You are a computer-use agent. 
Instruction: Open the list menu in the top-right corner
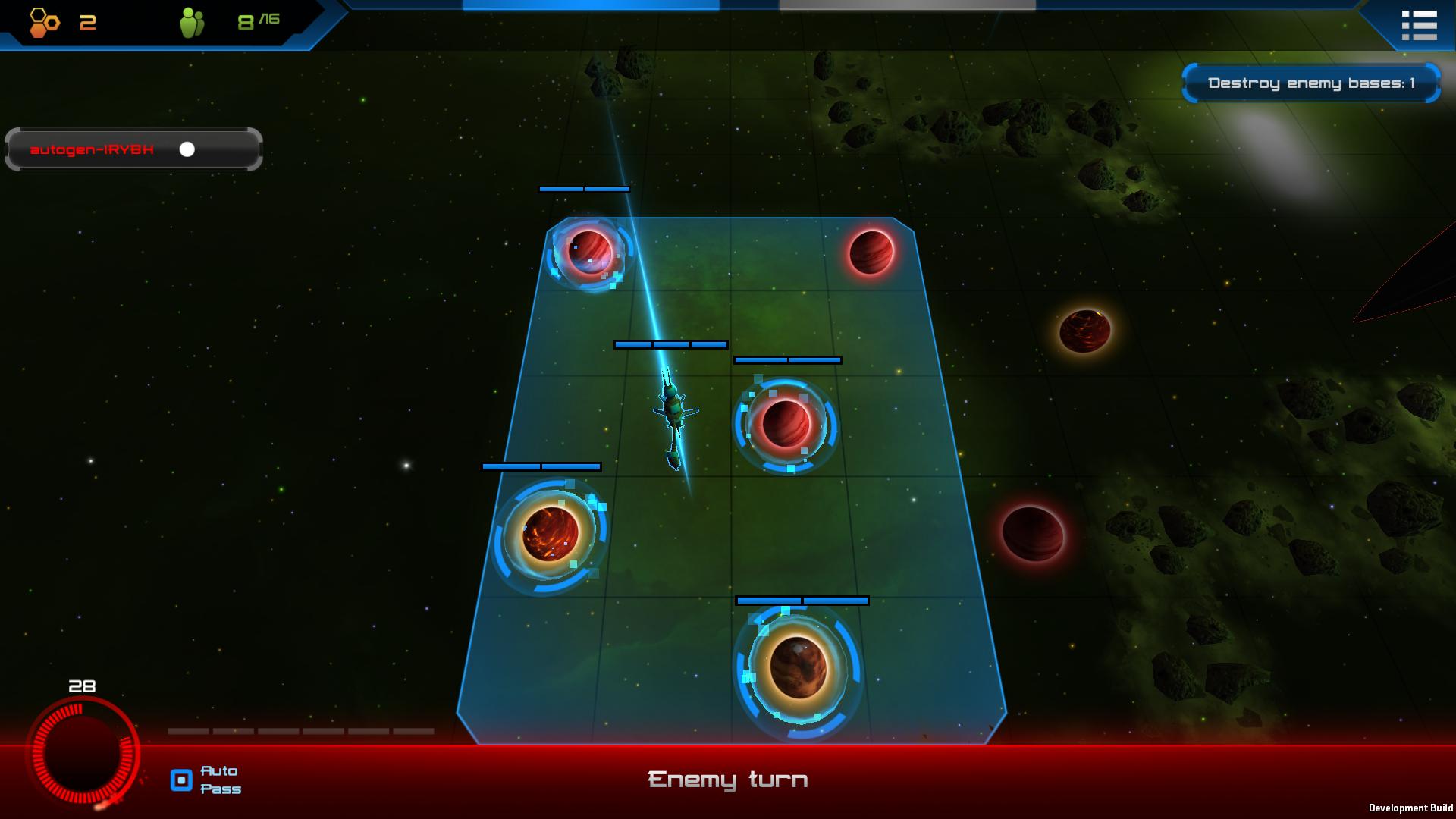(x=1419, y=25)
